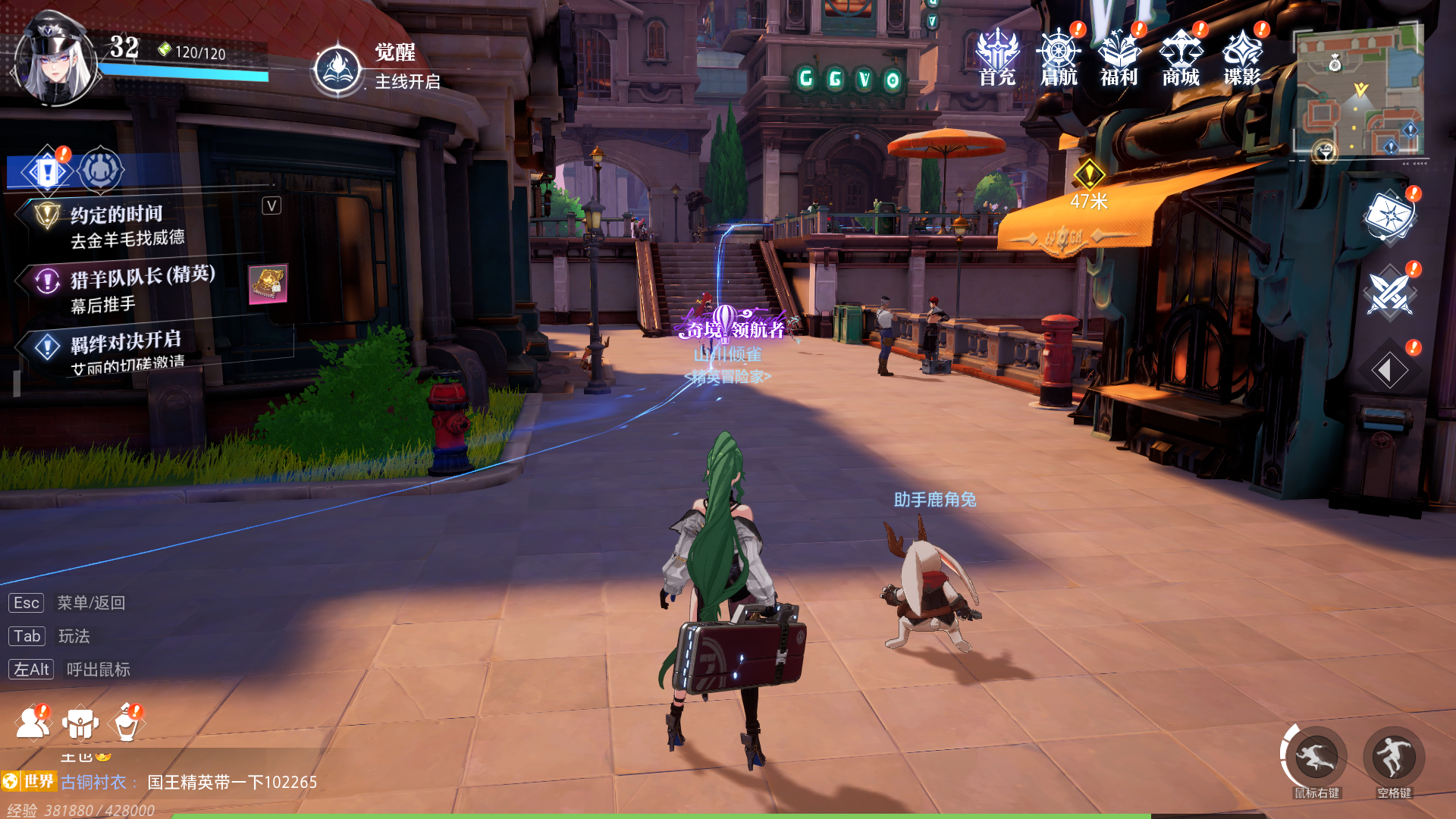Expand the side panel arrow
Screen dimensions: 1456x819
click(x=1389, y=371)
